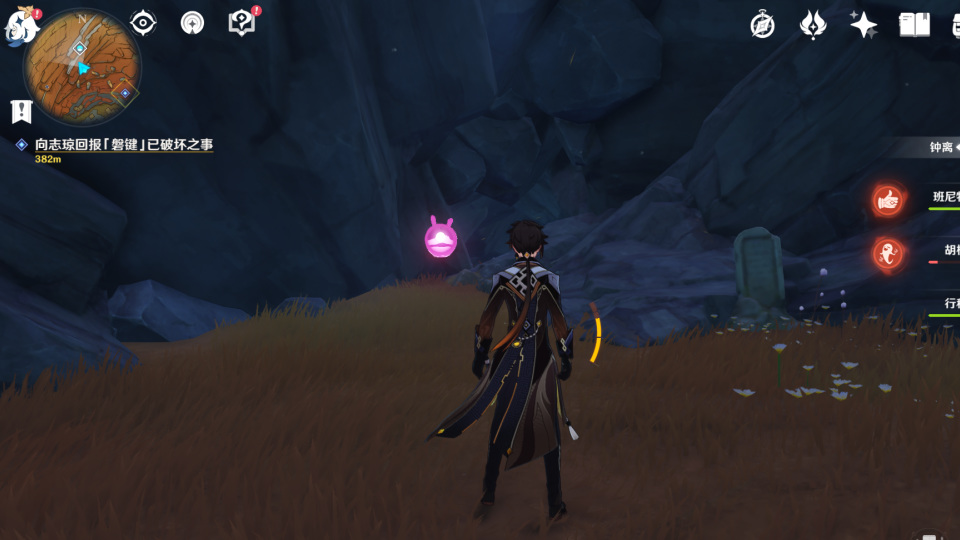This screenshot has height=540, width=960.
Task: Toggle the eye-shaped elemental sight icon
Action: (143, 23)
